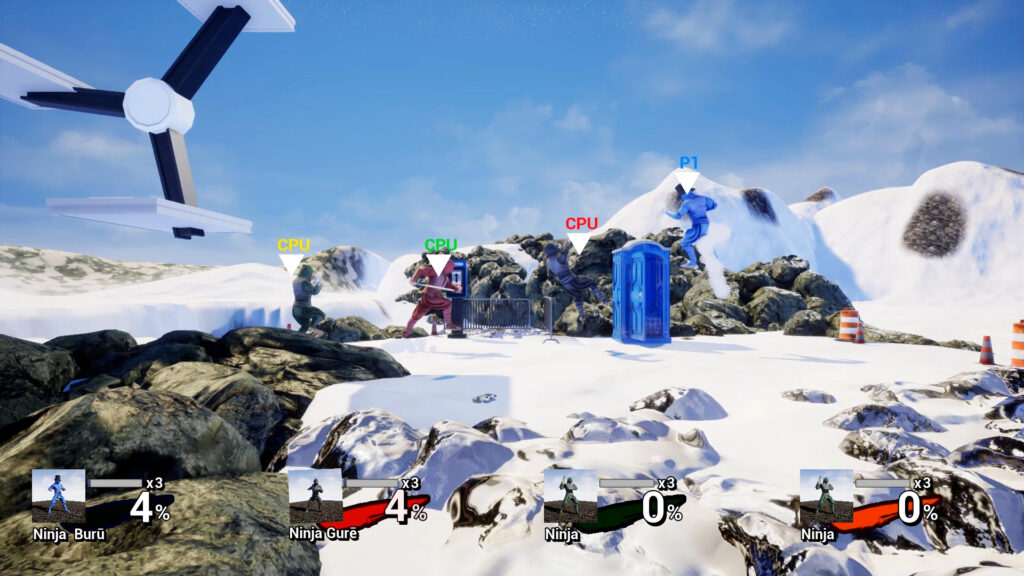Click the yellow CPU player marker
Image resolution: width=1024 pixels, height=576 pixels.
[293, 254]
